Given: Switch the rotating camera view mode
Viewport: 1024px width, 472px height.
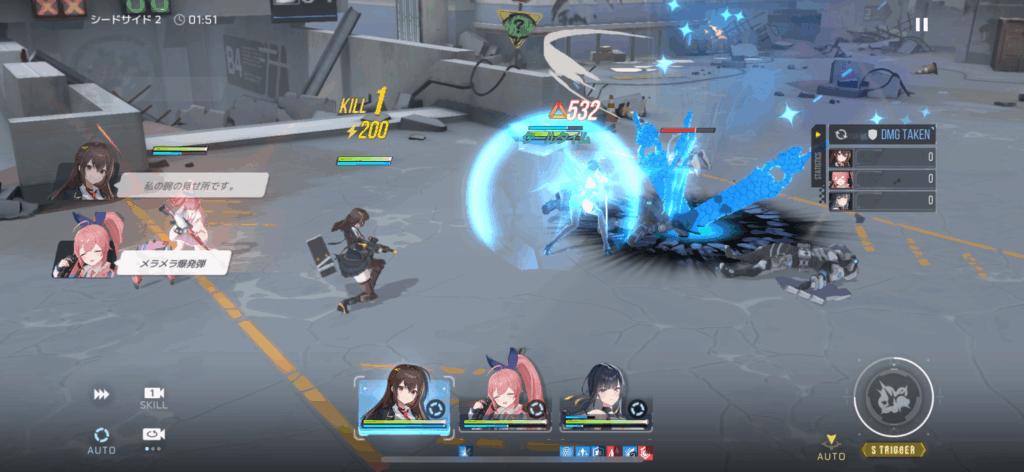Looking at the screenshot, I should pos(153,435).
